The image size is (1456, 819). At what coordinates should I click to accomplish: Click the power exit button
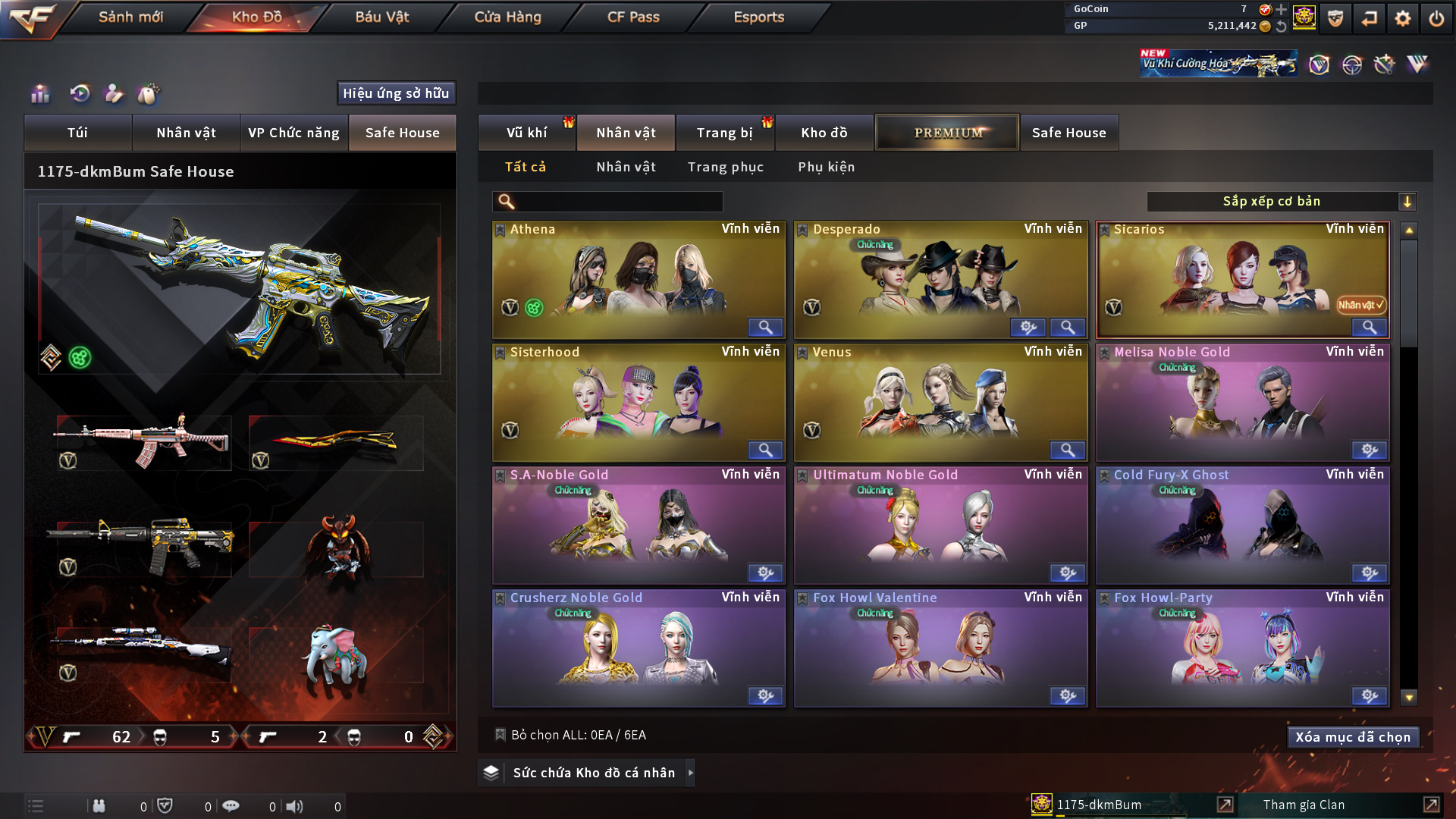tap(1436, 18)
